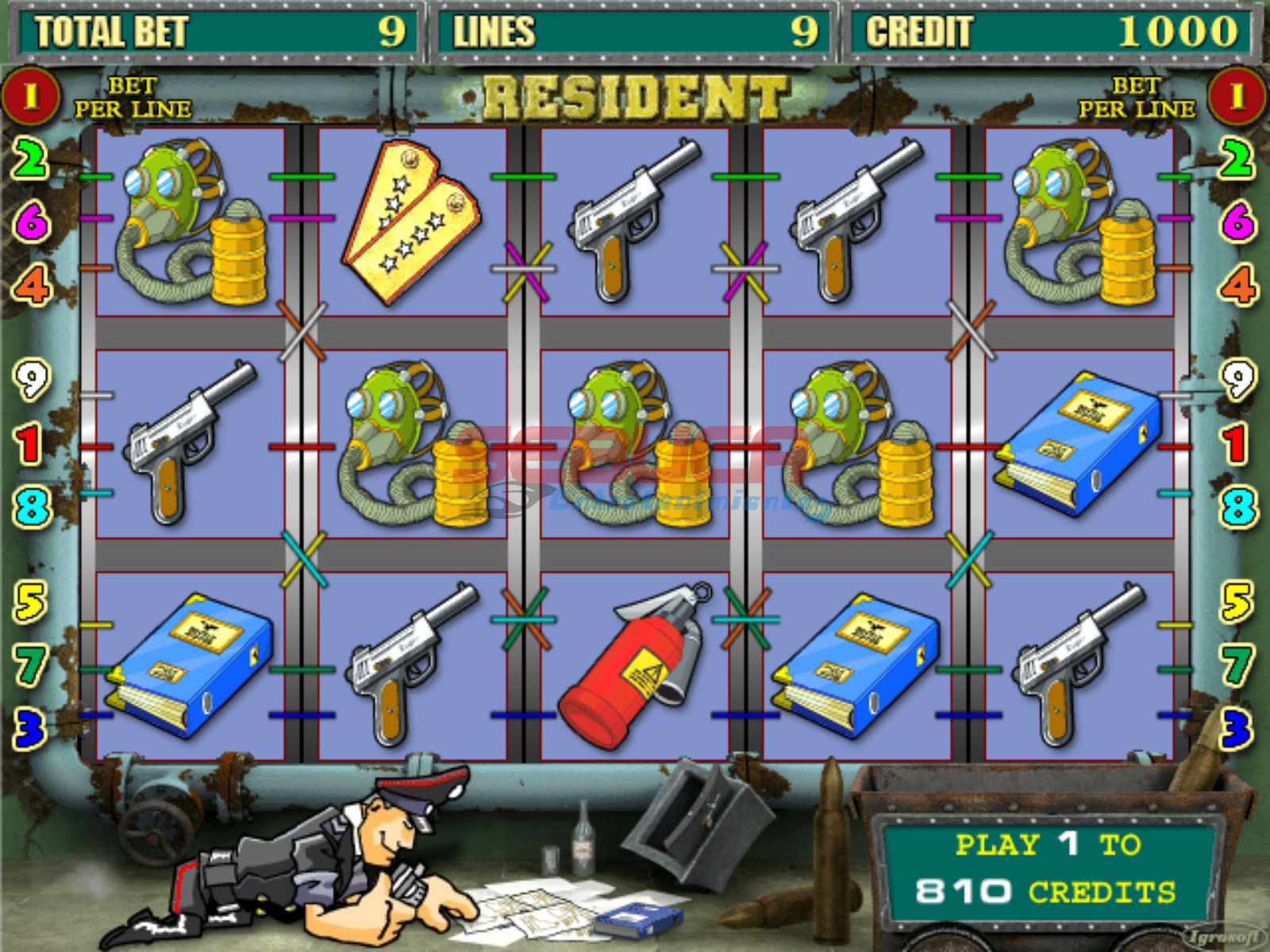Image resolution: width=1270 pixels, height=952 pixels.
Task: Click the left red bet-per-line coin
Action: pyautogui.click(x=30, y=97)
